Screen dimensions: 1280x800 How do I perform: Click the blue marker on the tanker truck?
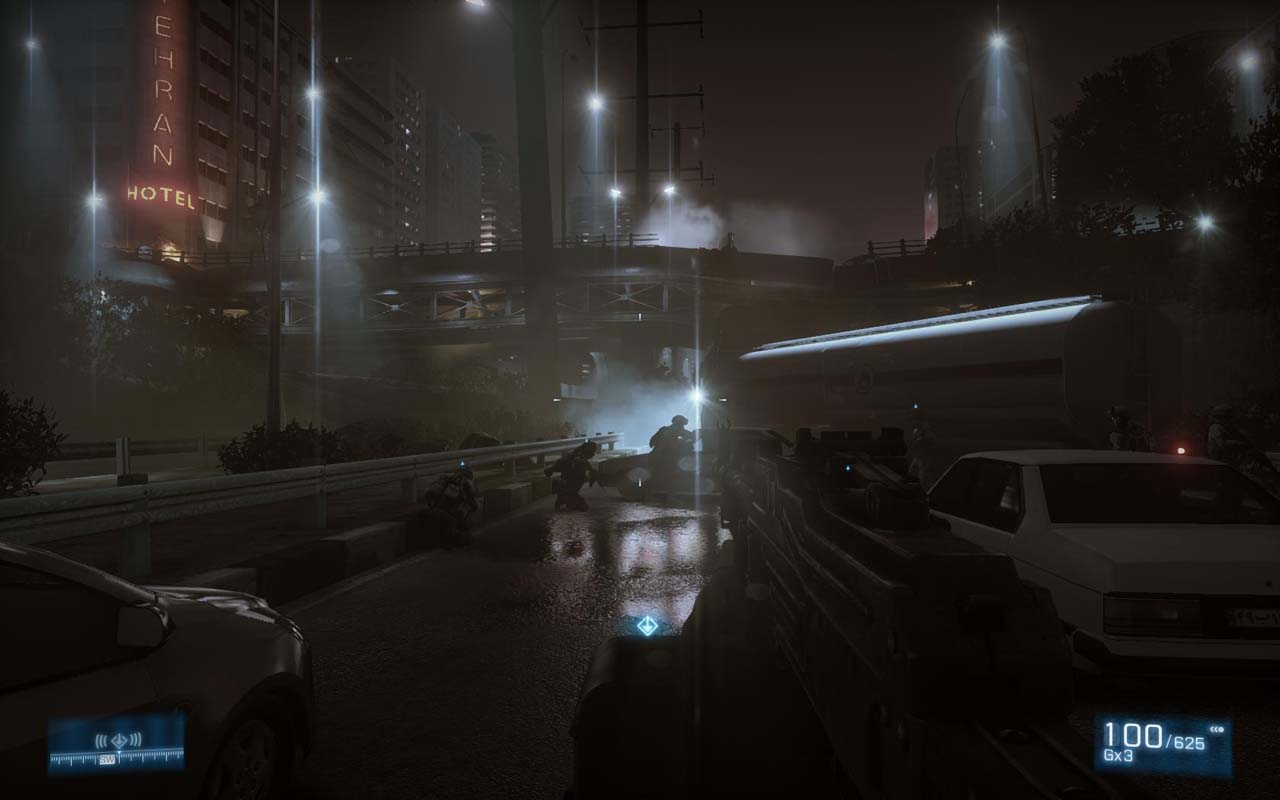pyautogui.click(x=915, y=407)
